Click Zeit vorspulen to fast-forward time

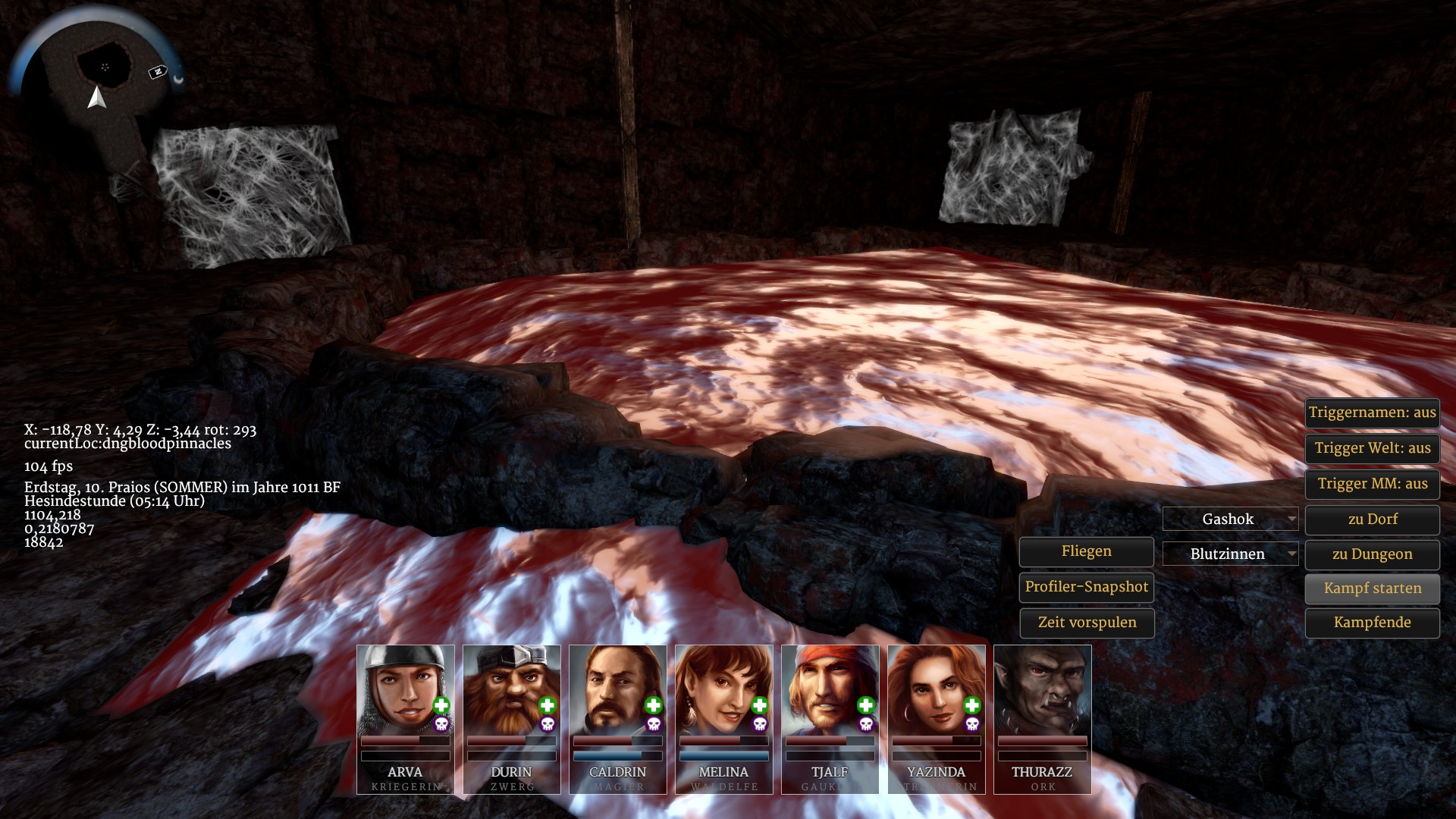pyautogui.click(x=1086, y=623)
